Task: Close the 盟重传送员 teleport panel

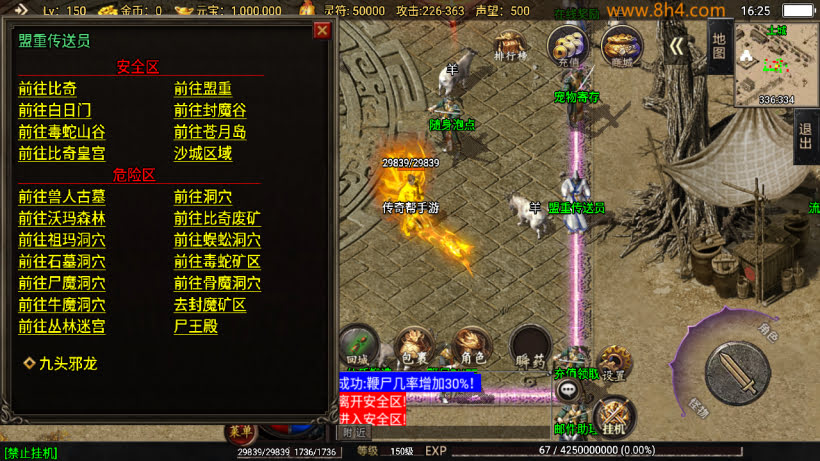Action: (x=322, y=30)
